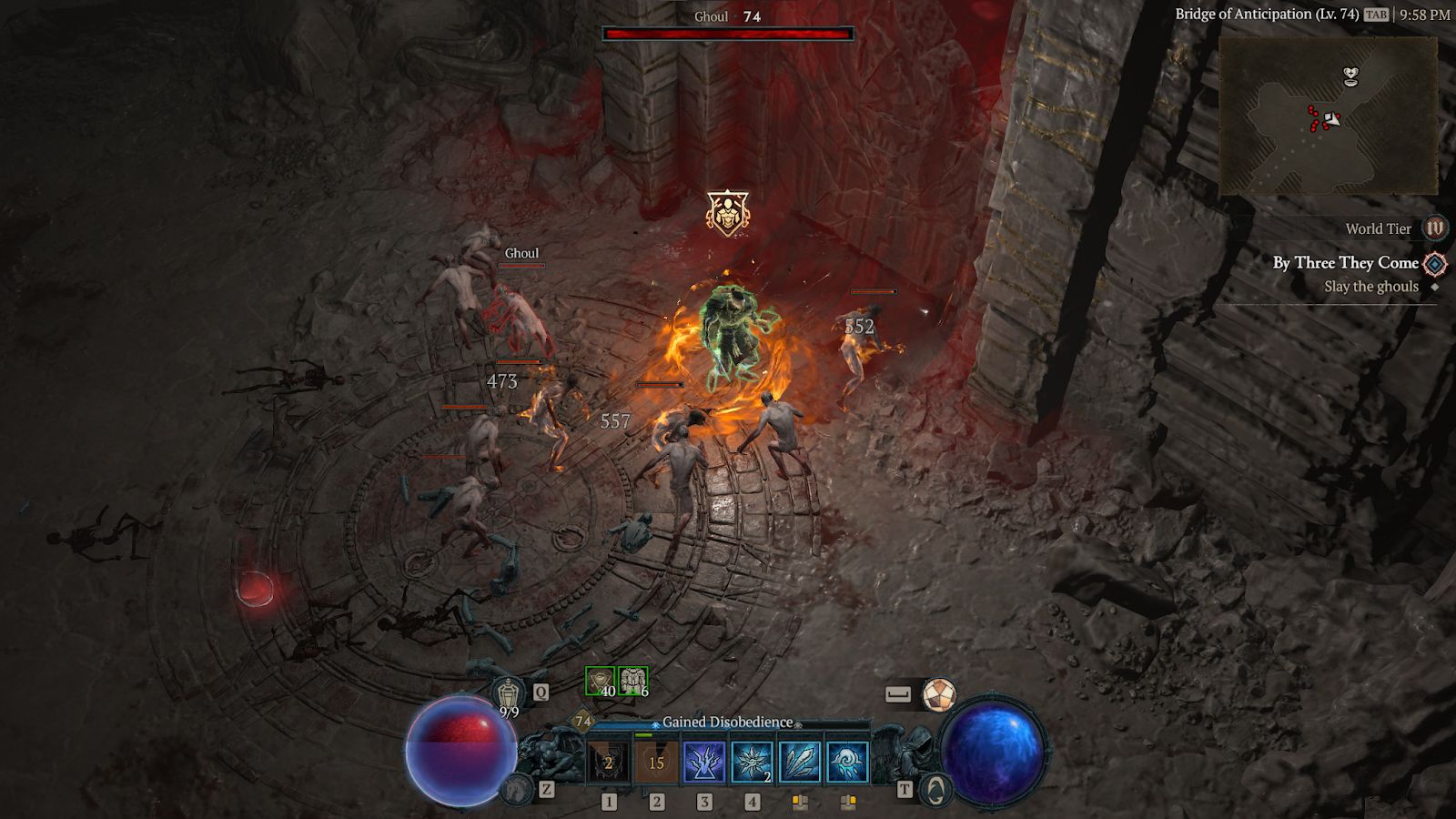1456x819 pixels.
Task: Select the first skill slot on cooldown
Action: tap(609, 763)
